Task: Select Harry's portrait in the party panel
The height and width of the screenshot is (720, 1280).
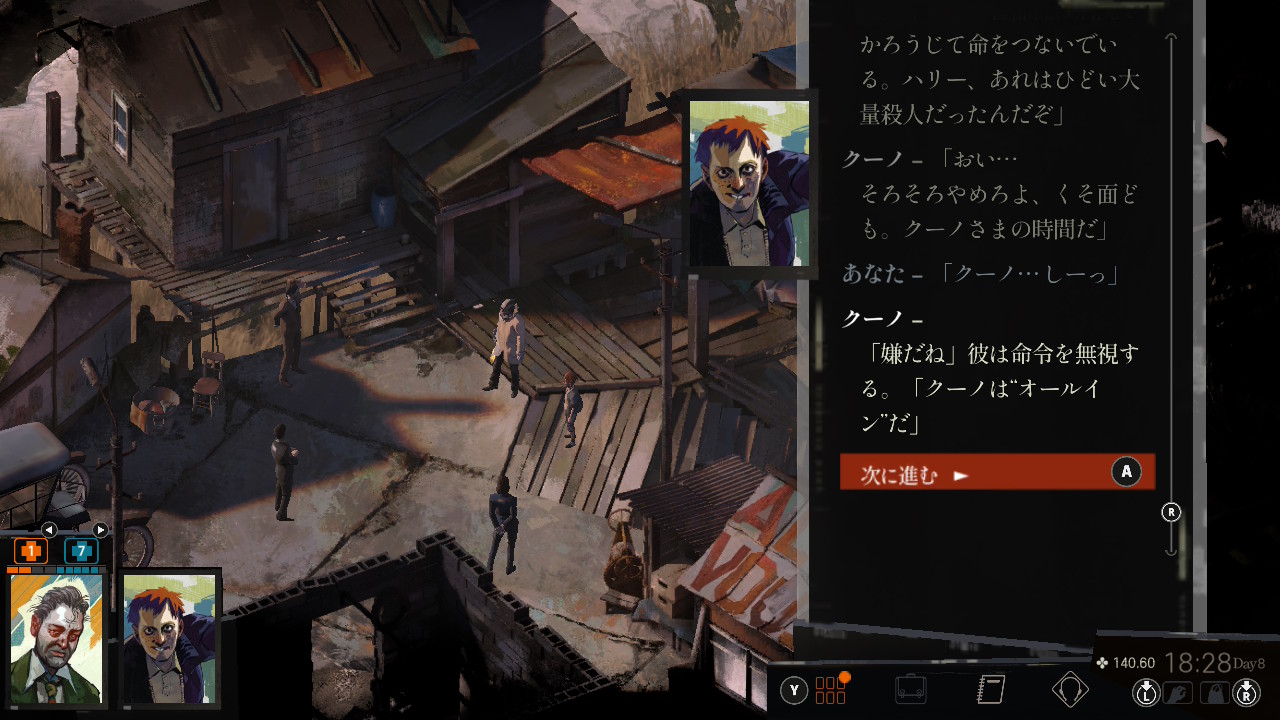Action: tap(56, 637)
